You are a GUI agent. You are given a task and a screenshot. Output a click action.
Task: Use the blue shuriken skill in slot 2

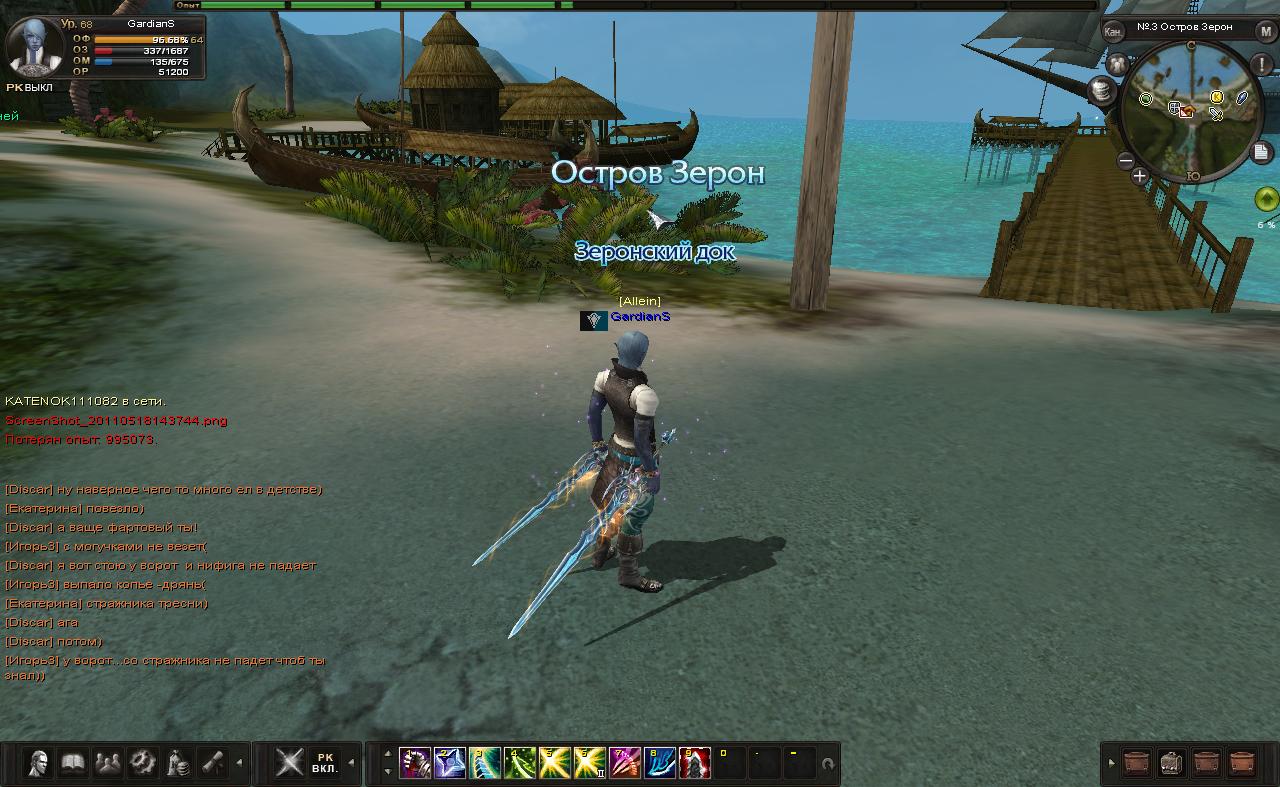[x=450, y=763]
